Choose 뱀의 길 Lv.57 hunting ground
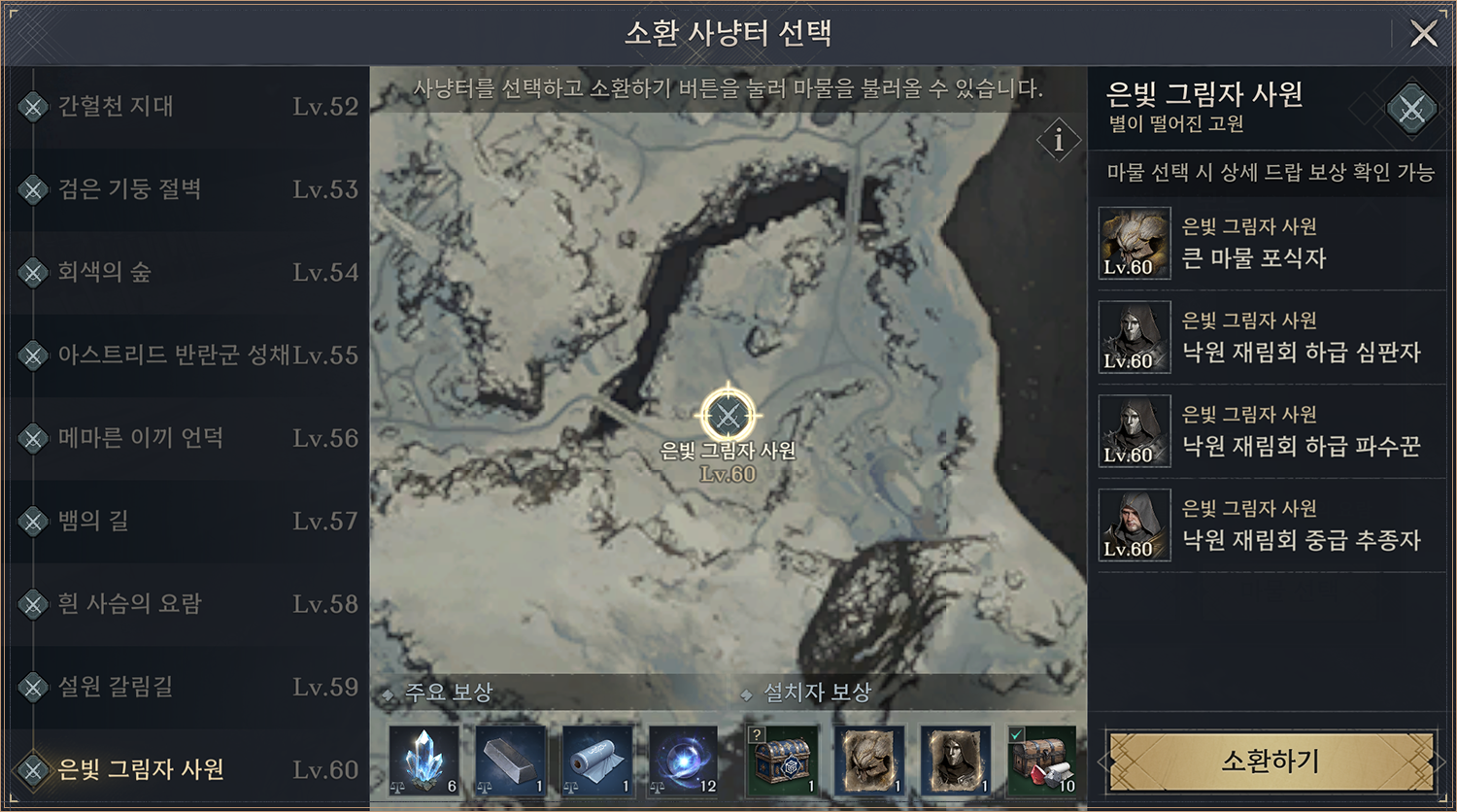 [x=185, y=522]
